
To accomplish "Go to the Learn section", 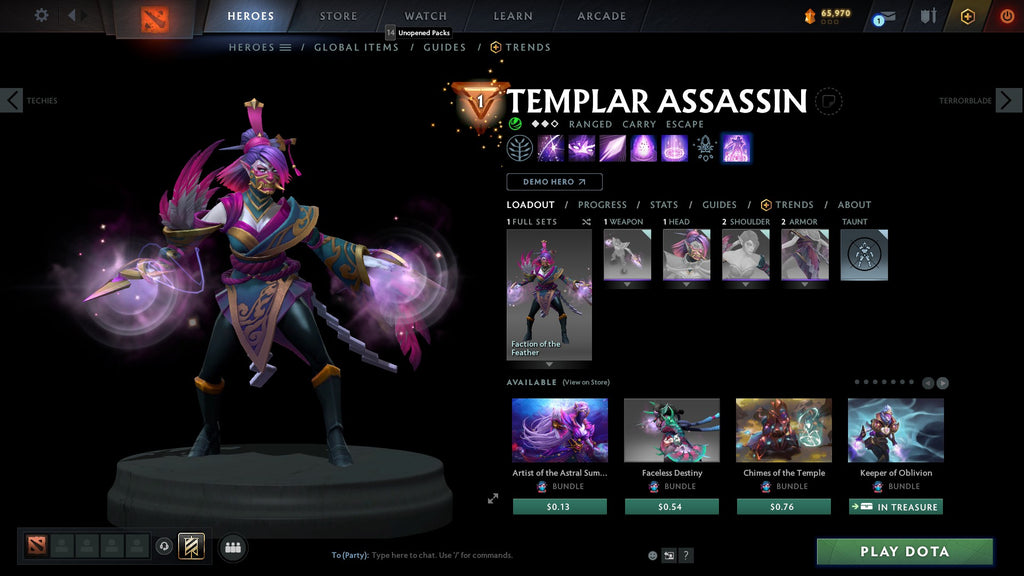I will 512,16.
